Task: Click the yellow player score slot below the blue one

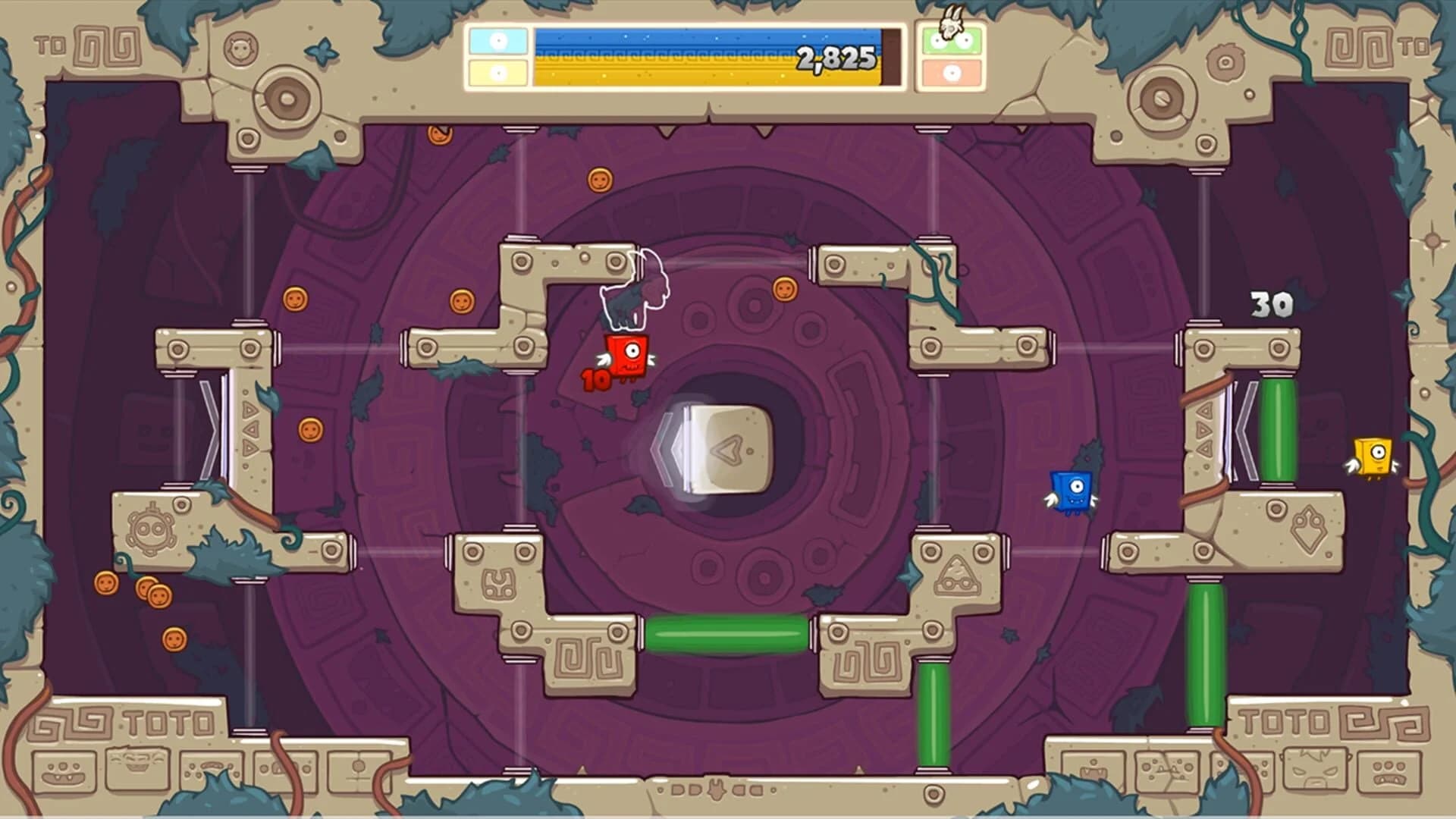Action: pos(497,72)
